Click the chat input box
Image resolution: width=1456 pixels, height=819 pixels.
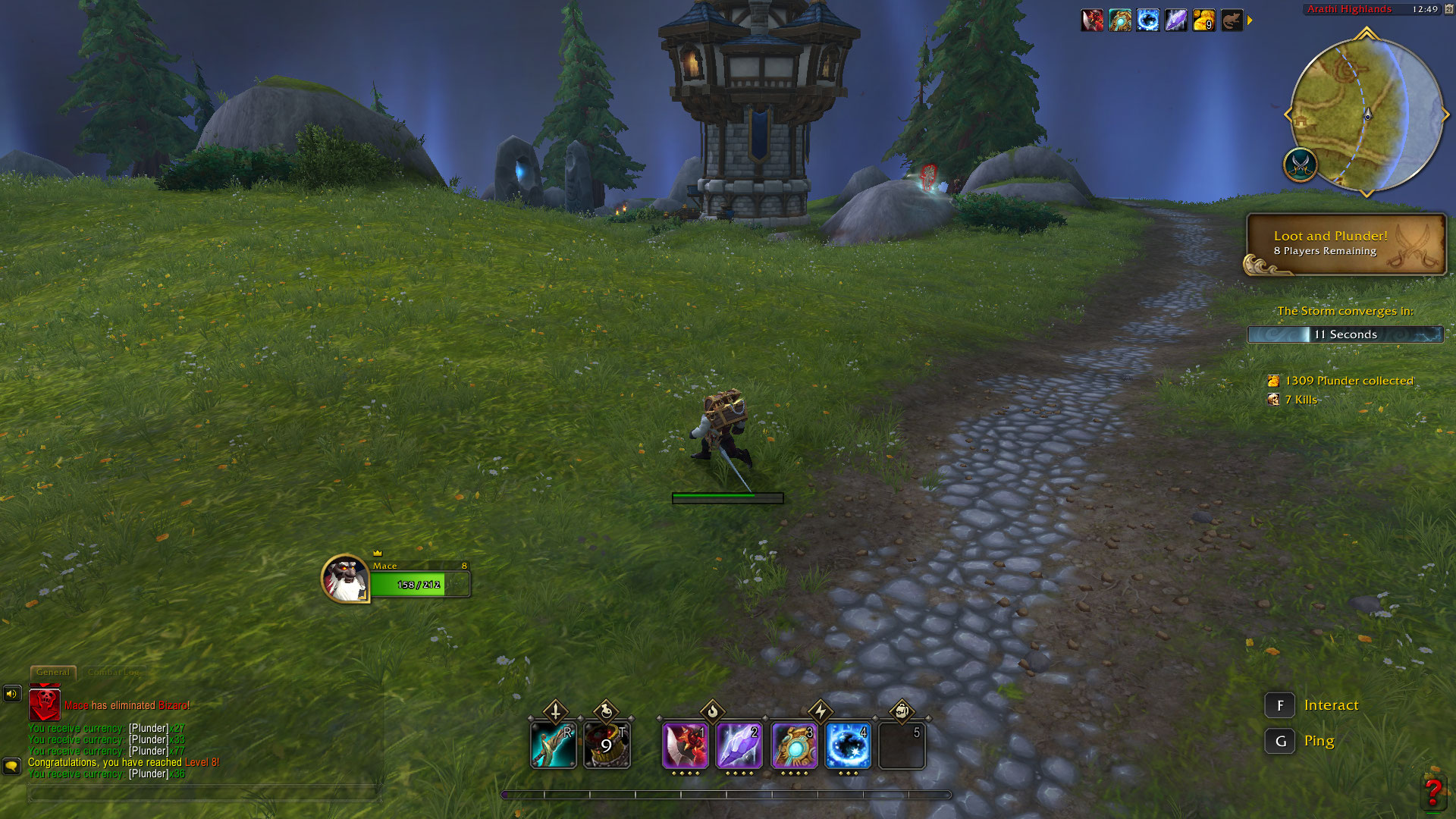(x=203, y=793)
